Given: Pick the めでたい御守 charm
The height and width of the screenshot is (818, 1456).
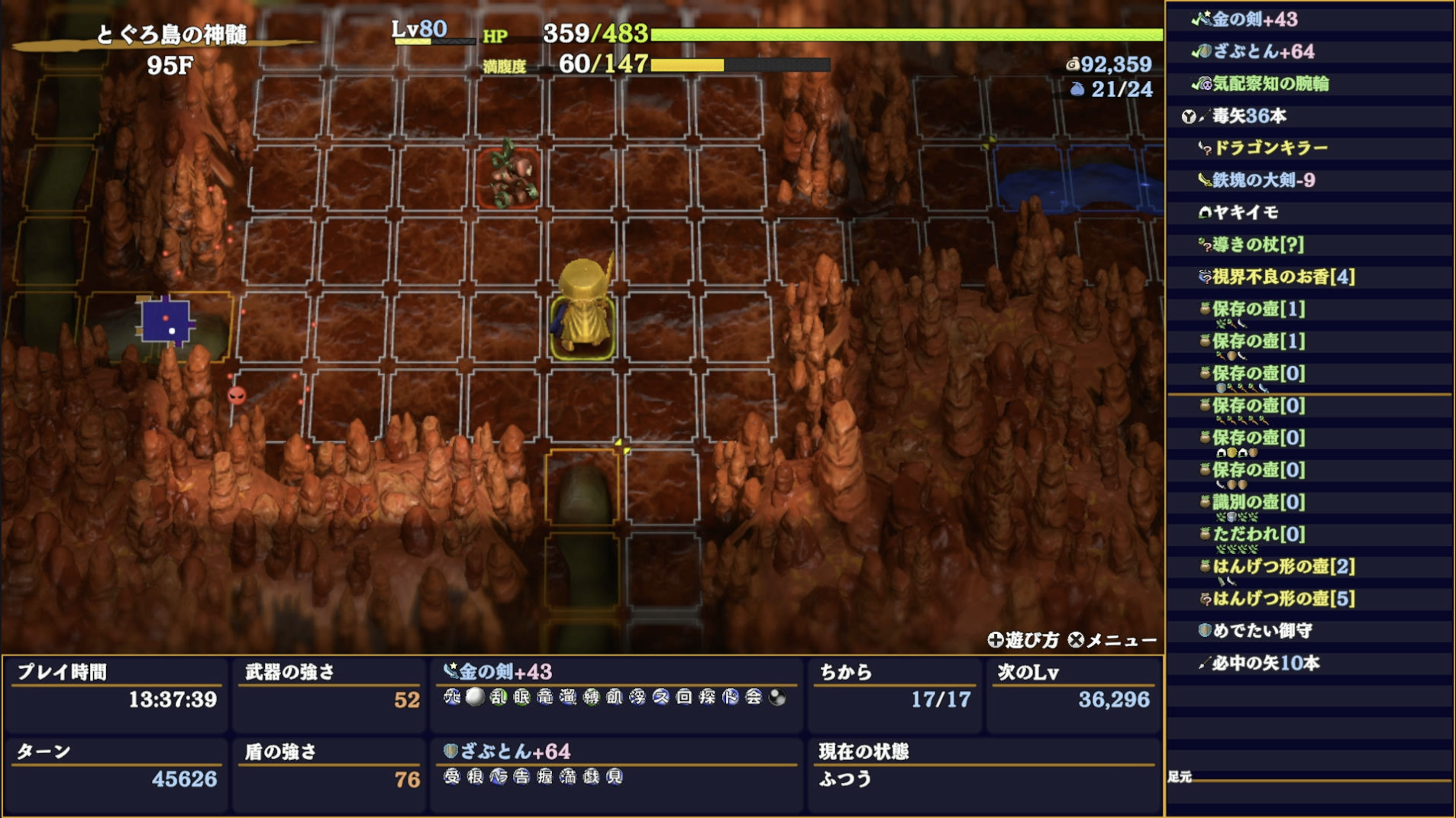Looking at the screenshot, I should 1262,630.
